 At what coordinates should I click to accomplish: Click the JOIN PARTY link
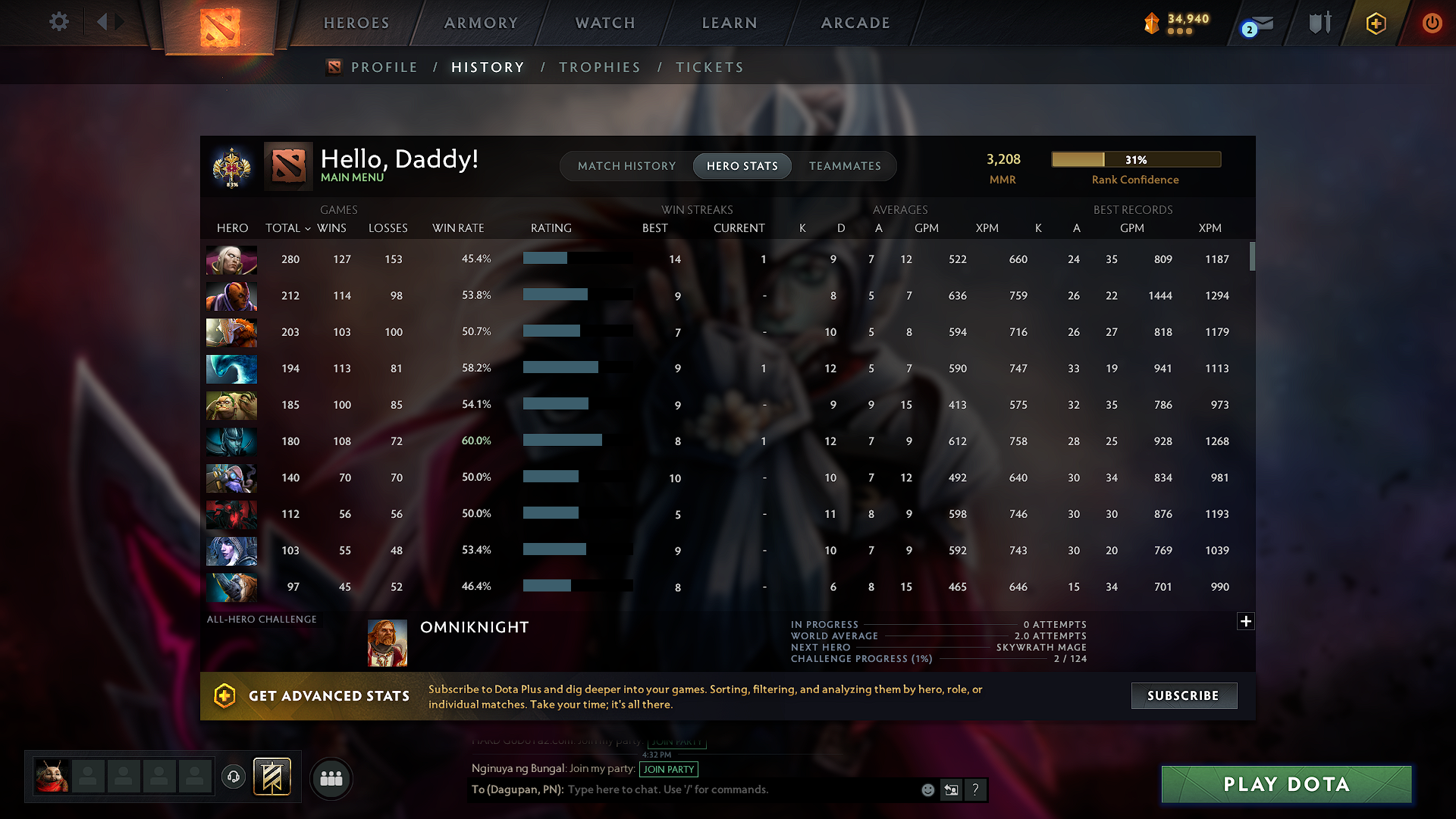click(x=669, y=769)
